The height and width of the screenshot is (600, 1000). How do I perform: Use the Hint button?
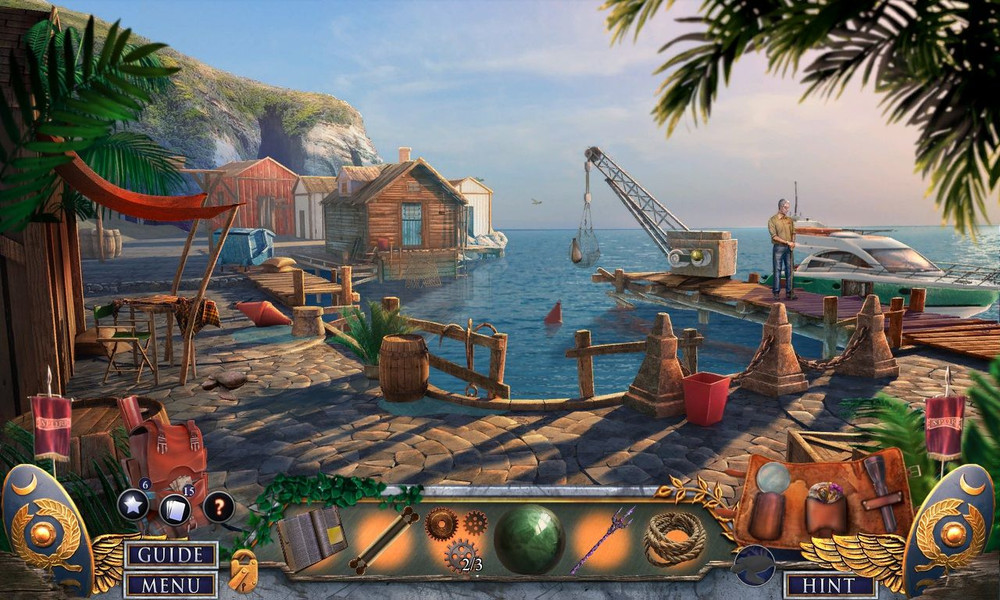[x=829, y=585]
